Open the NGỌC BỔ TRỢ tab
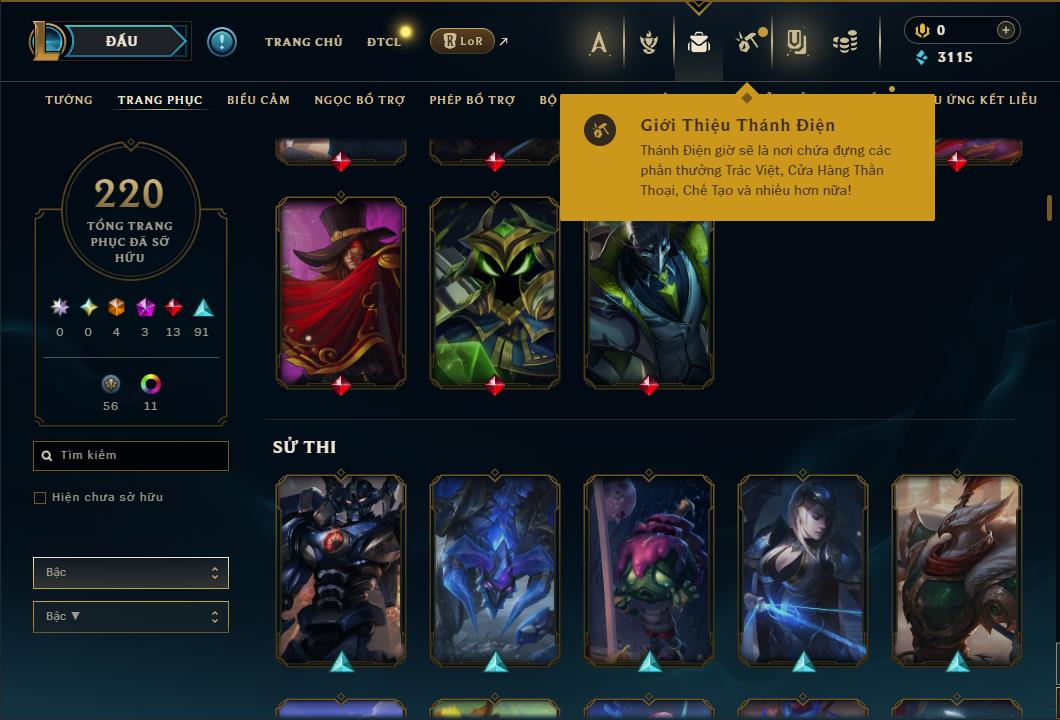This screenshot has height=720, width=1060. [x=360, y=100]
